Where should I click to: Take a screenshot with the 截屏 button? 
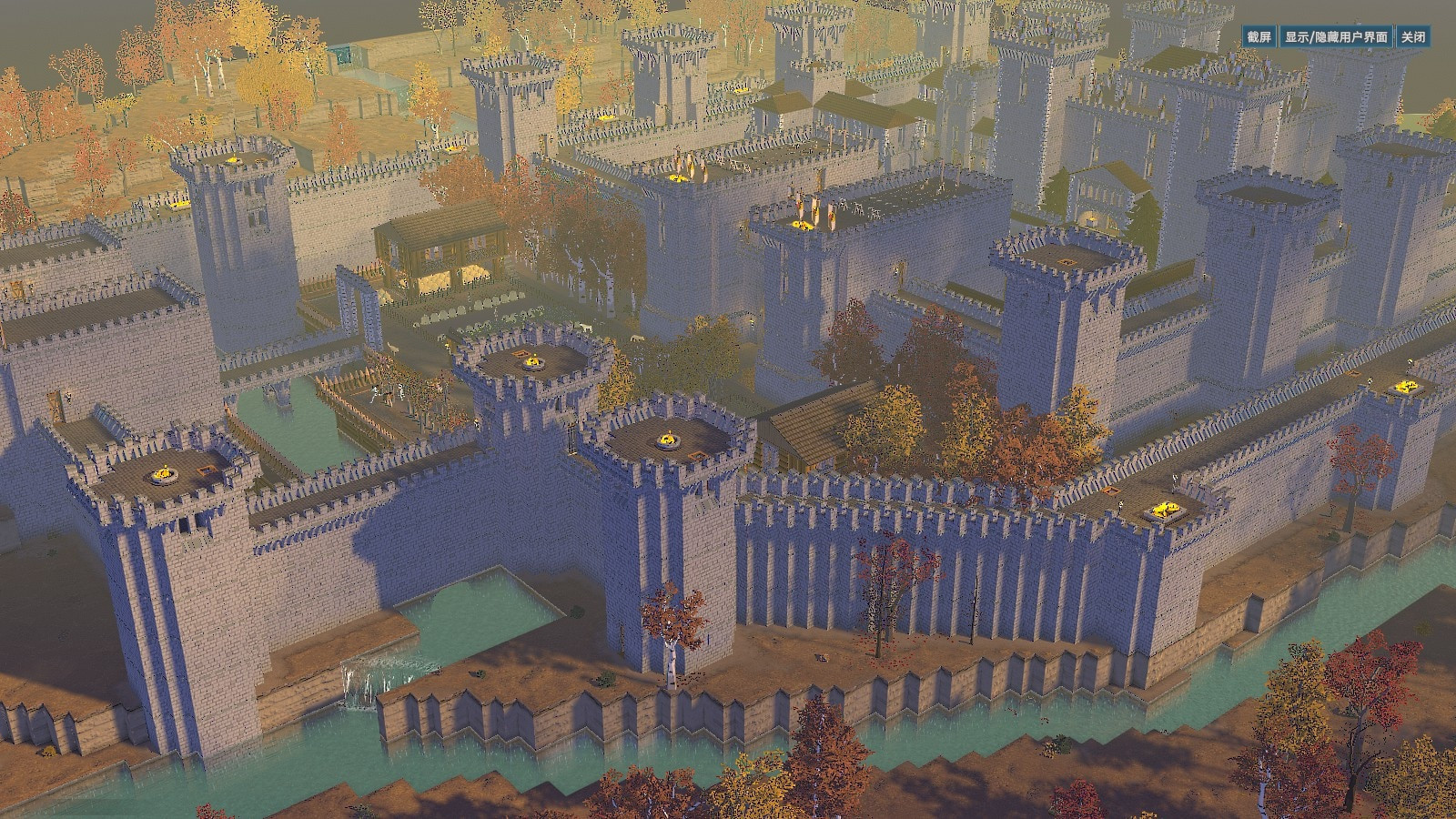(1259, 37)
